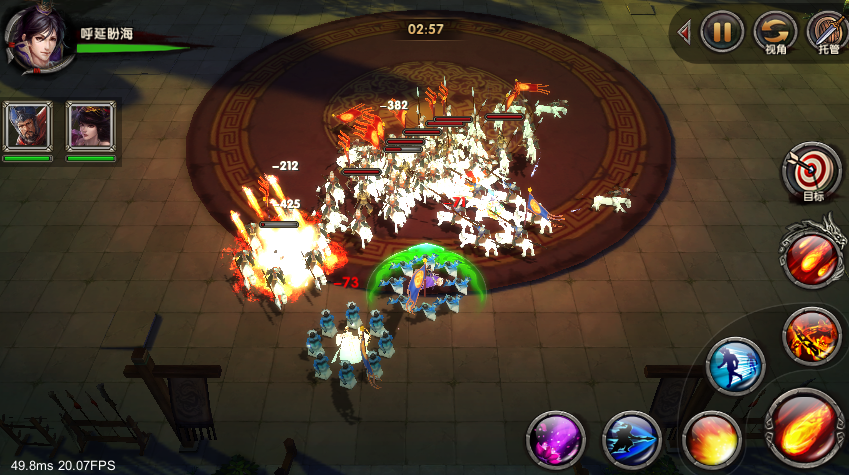
Task: Choose the red-armored general portrait
Action: pos(27,126)
